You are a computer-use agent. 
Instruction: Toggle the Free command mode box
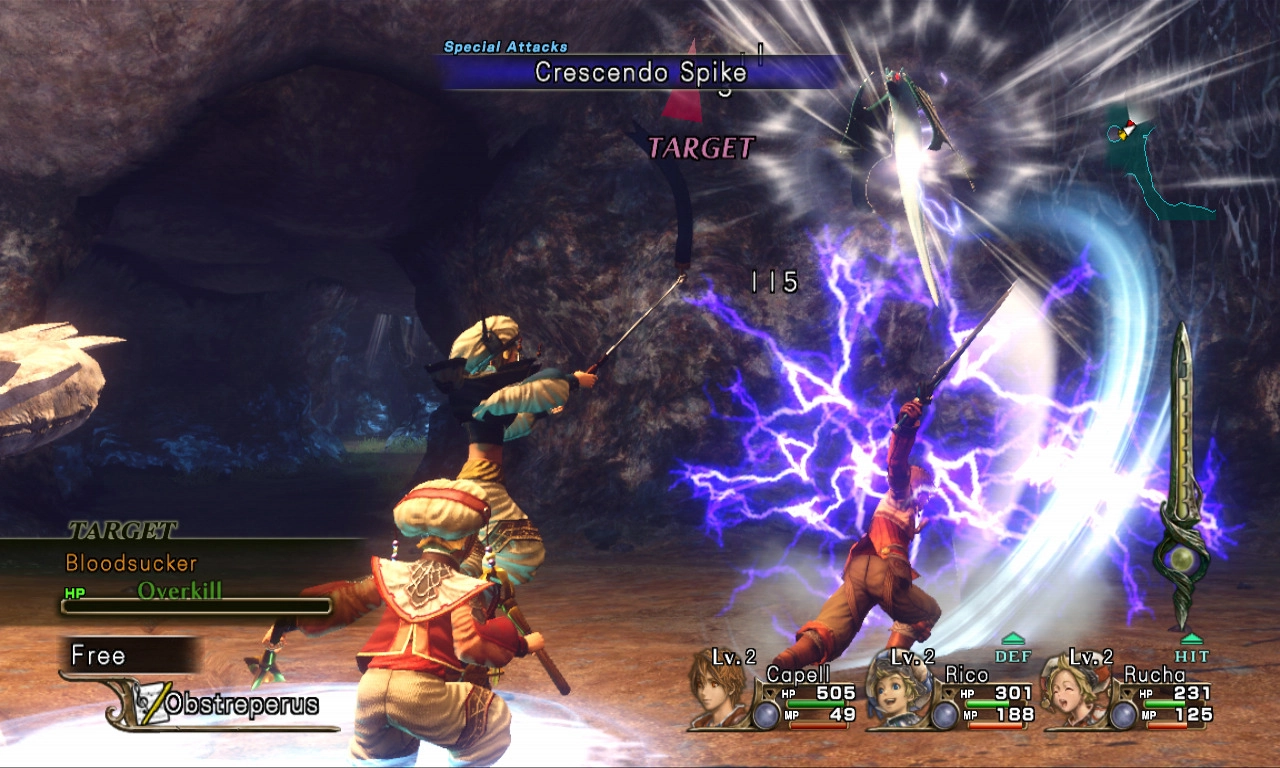pyautogui.click(x=130, y=656)
